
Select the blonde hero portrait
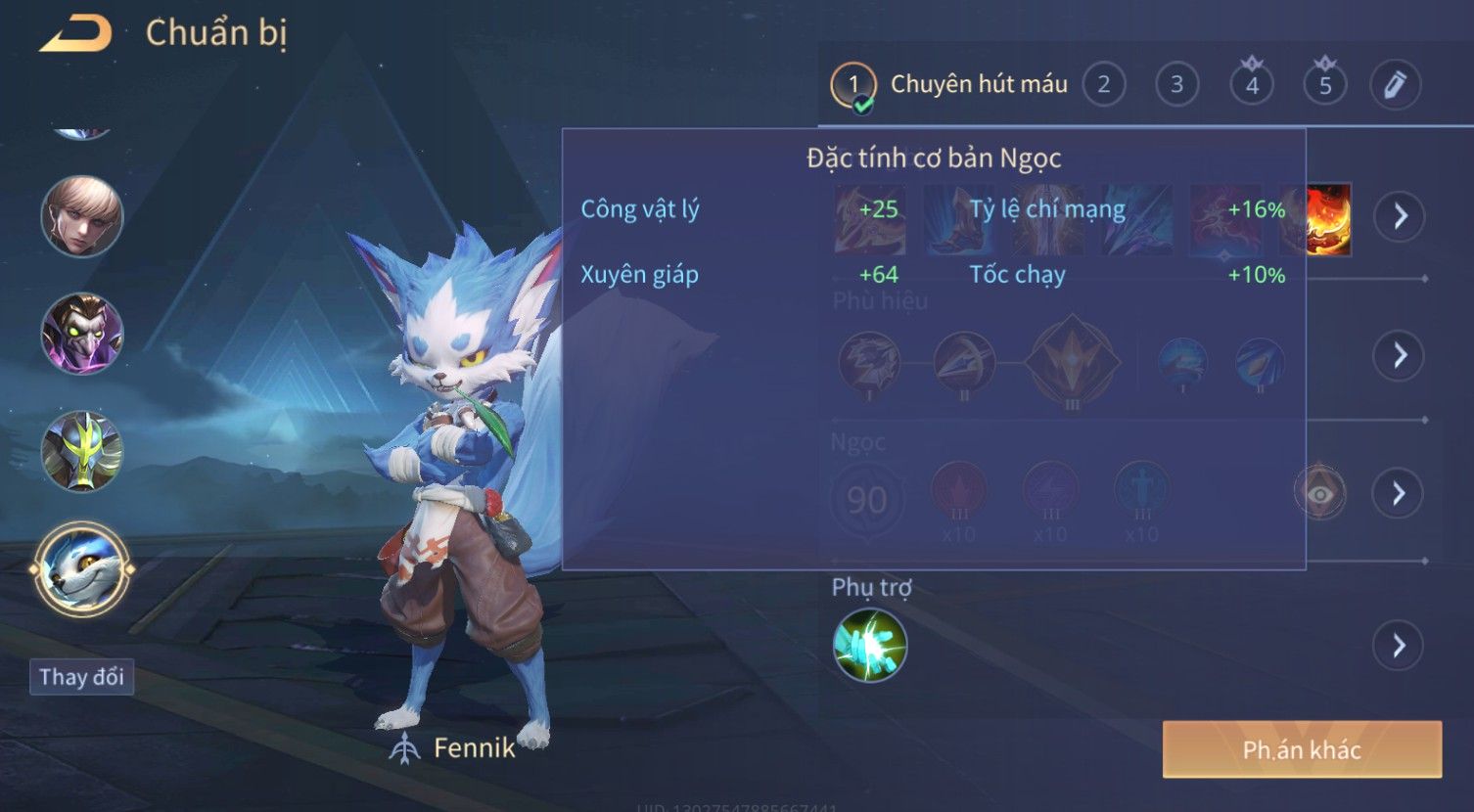(82, 216)
